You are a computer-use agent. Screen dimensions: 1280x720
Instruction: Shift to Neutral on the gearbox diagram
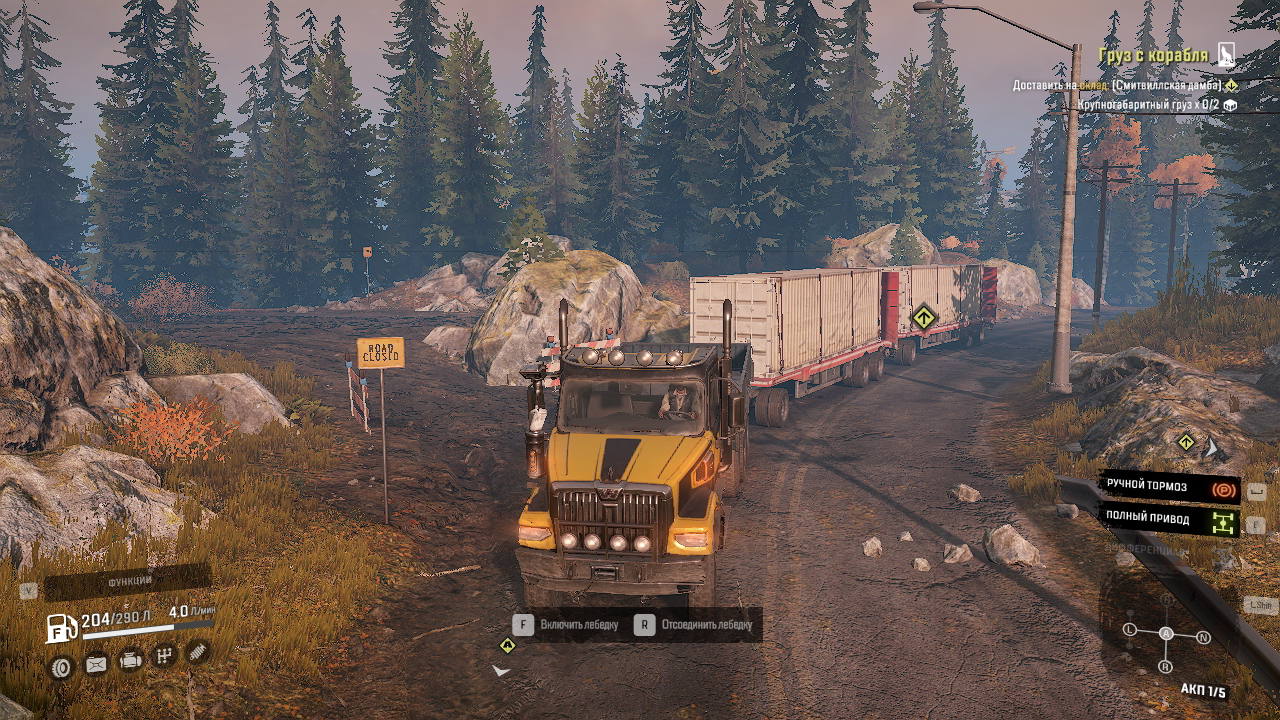1203,637
